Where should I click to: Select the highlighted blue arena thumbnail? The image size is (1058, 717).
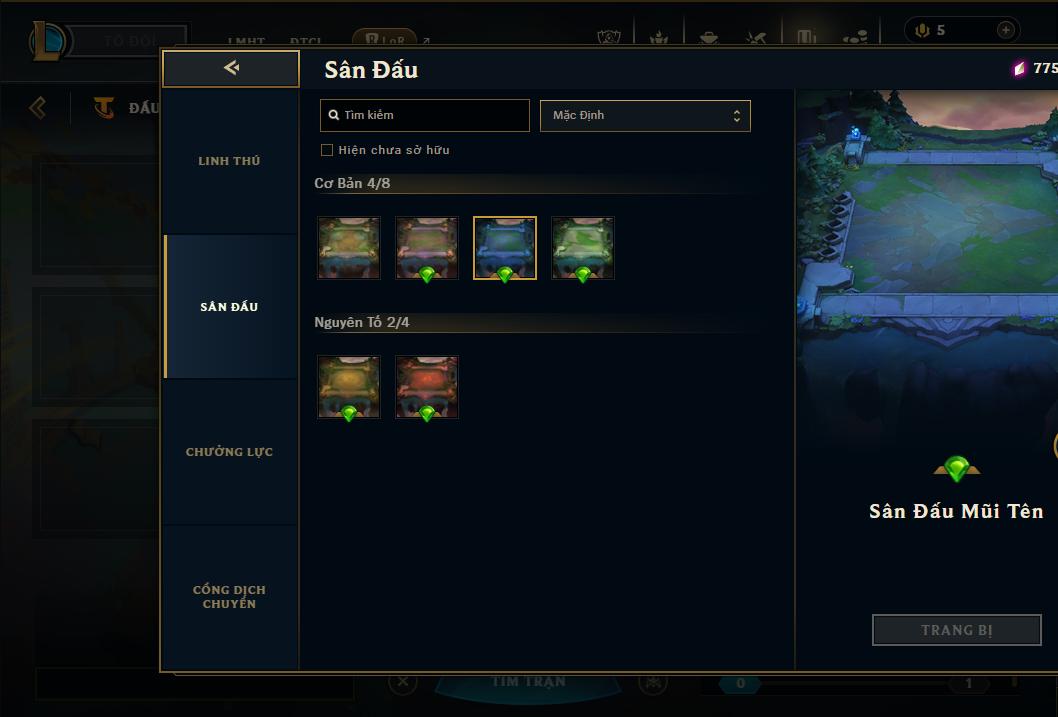[505, 248]
